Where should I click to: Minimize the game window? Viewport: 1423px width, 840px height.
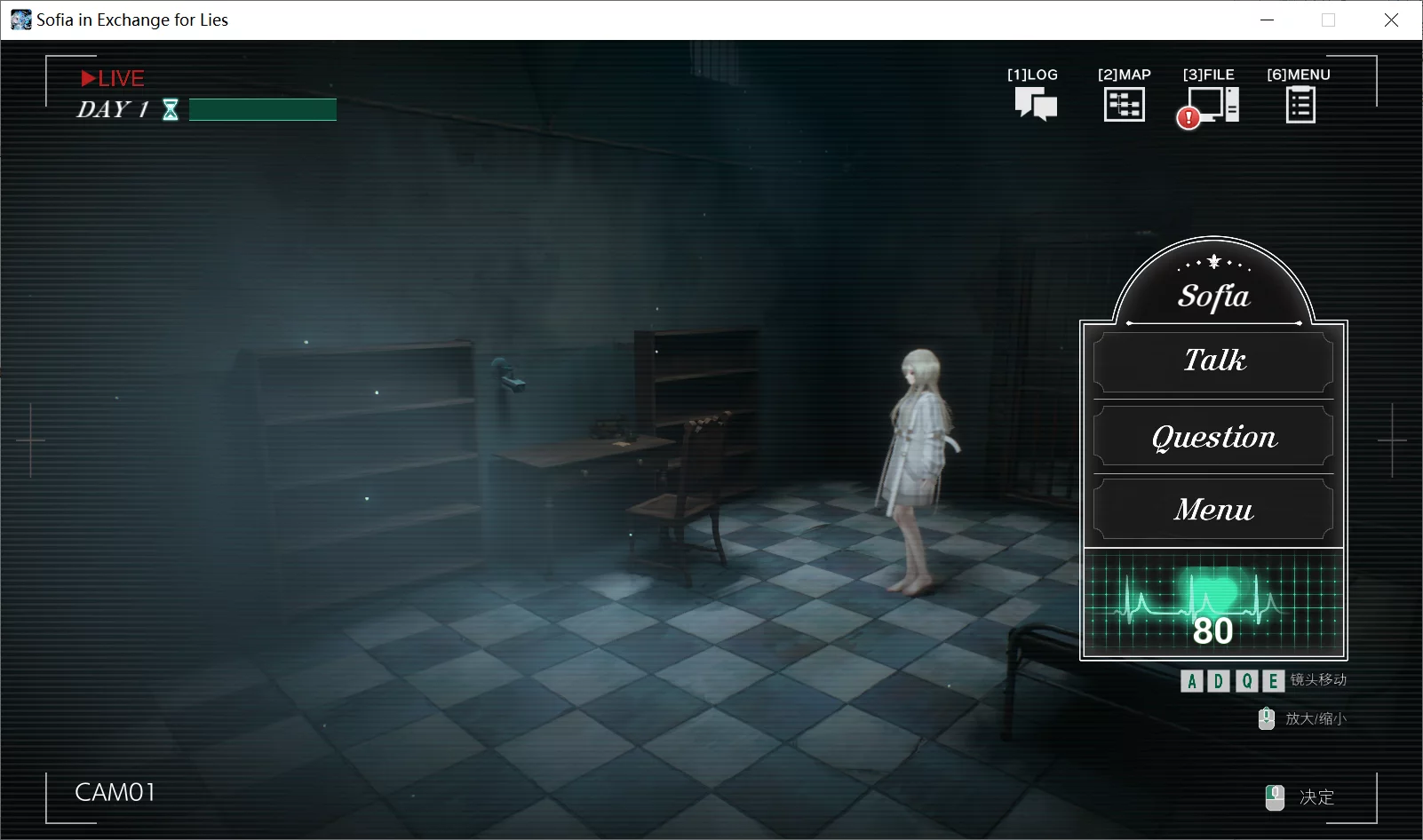pyautogui.click(x=1268, y=20)
